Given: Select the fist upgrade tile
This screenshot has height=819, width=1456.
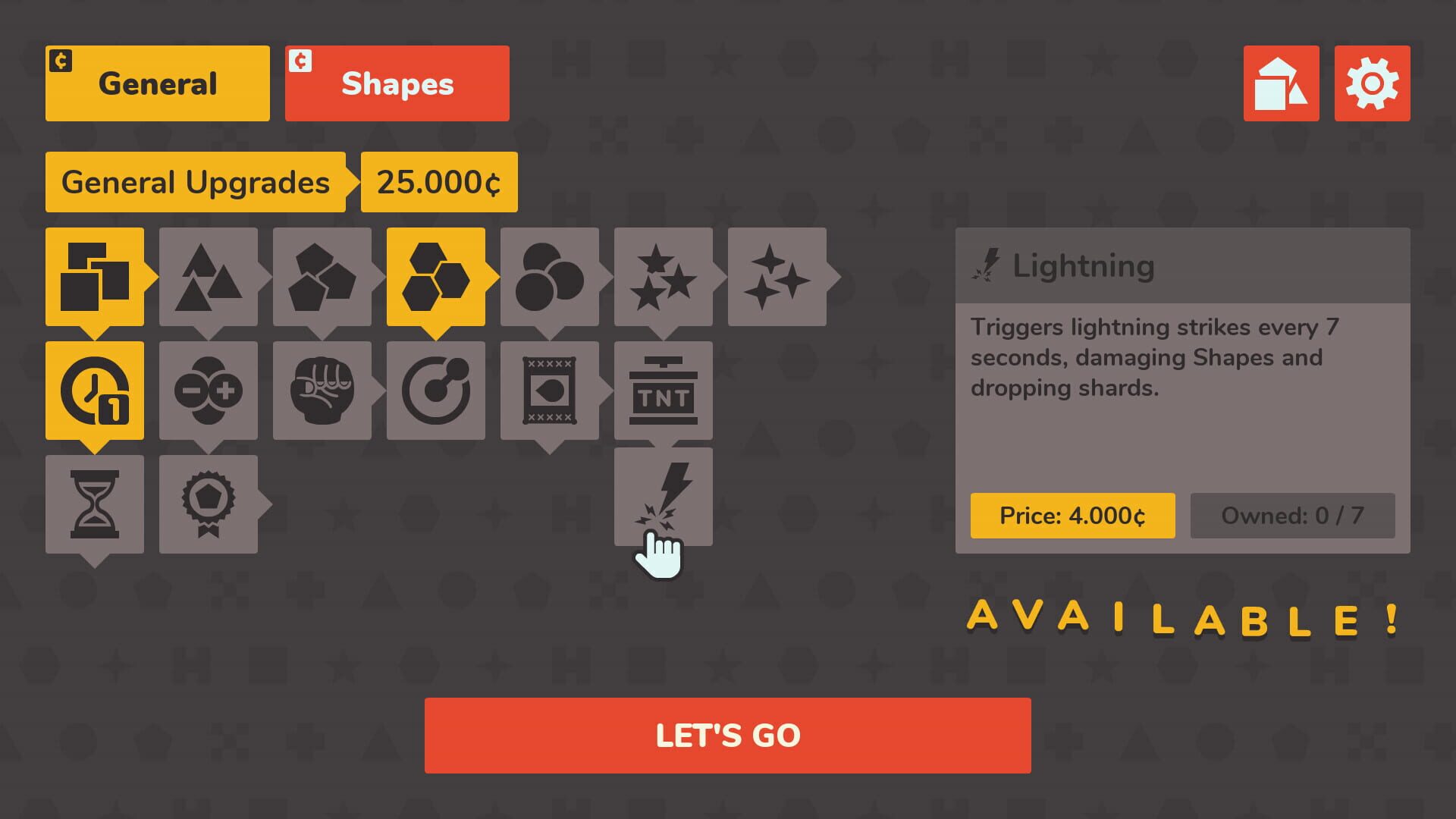Looking at the screenshot, I should pyautogui.click(x=322, y=391).
